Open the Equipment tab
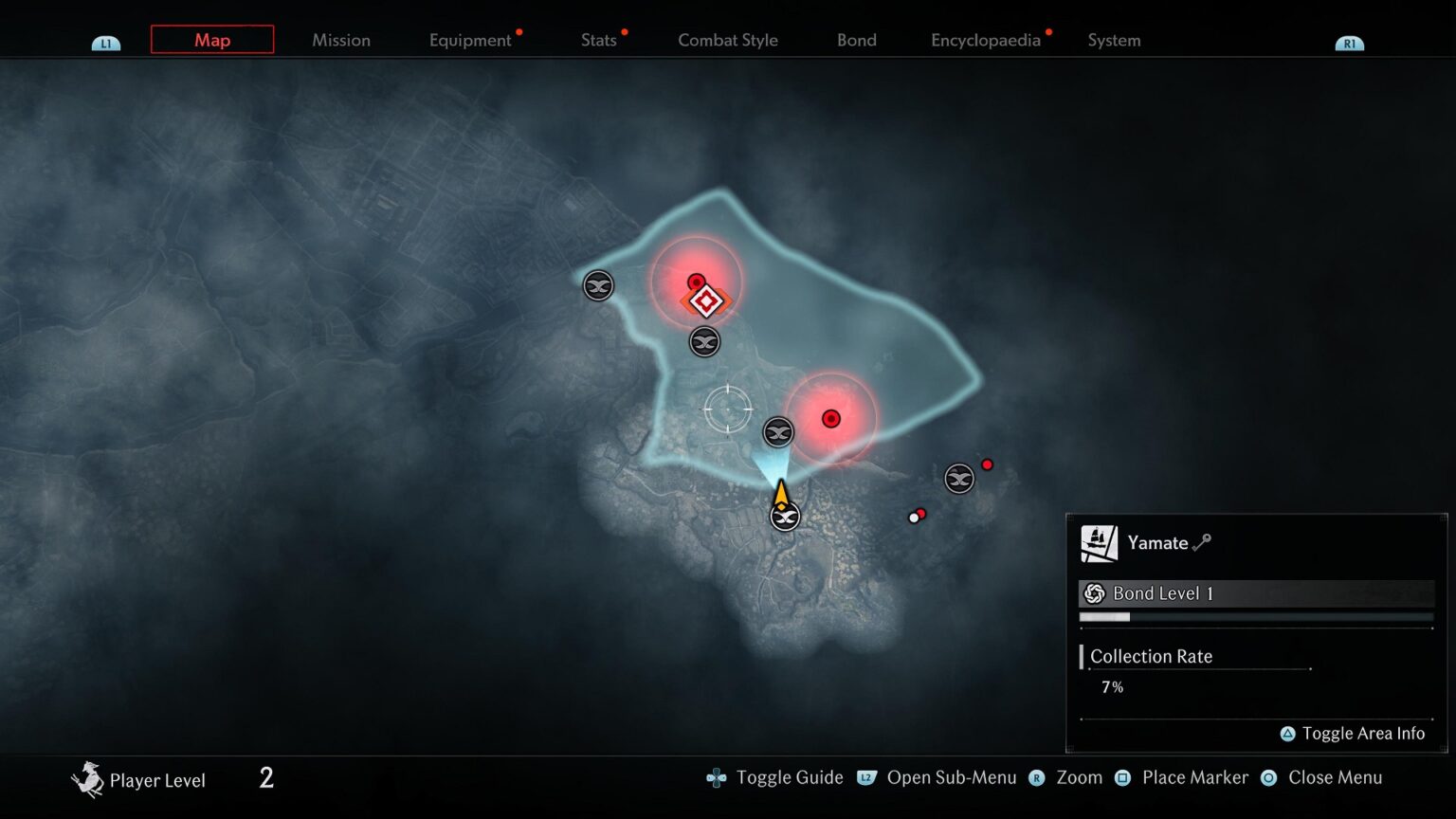 (470, 40)
